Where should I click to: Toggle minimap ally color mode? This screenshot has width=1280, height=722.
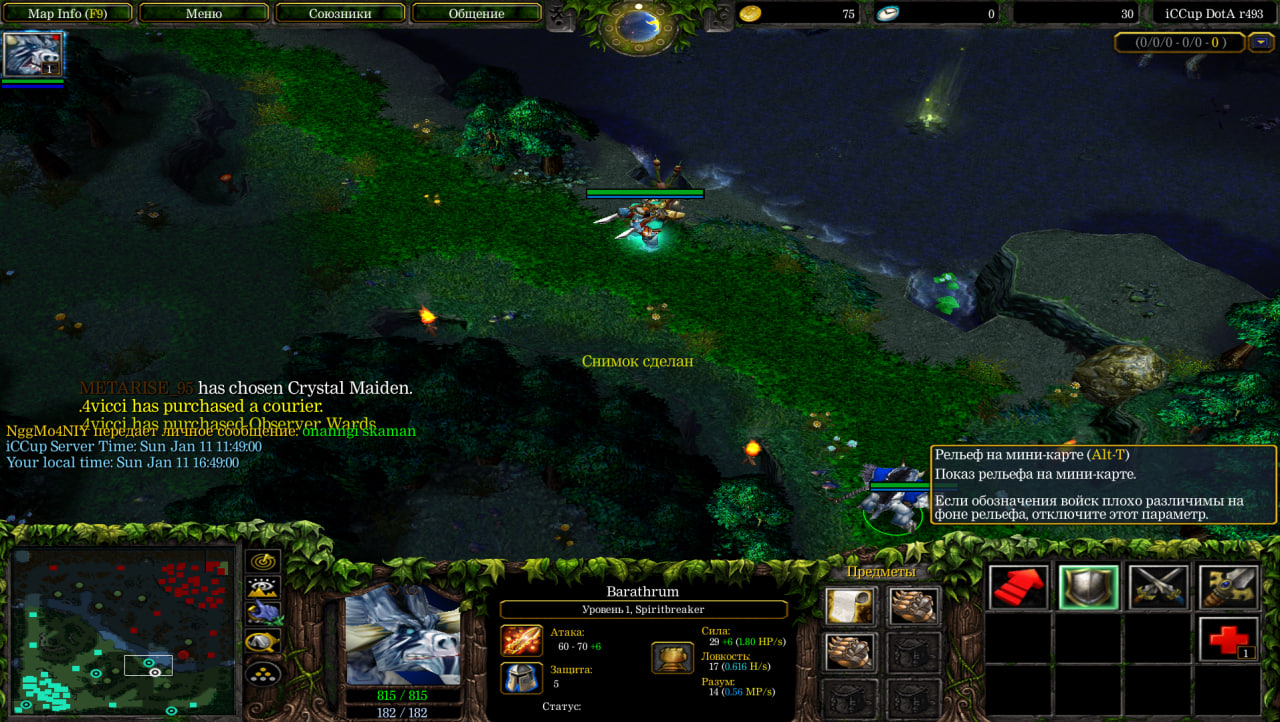point(263,614)
